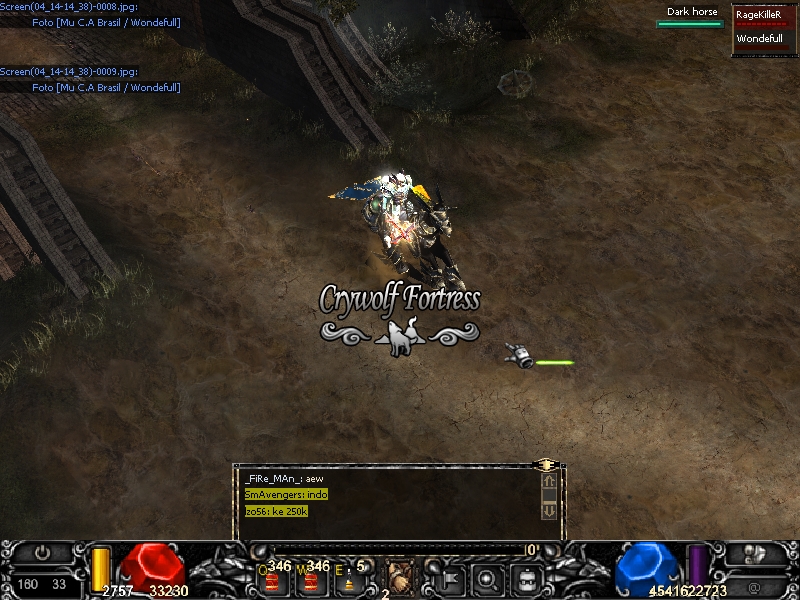Click the chat window resize handle
Viewport: 800px width, 600px height.
click(546, 465)
